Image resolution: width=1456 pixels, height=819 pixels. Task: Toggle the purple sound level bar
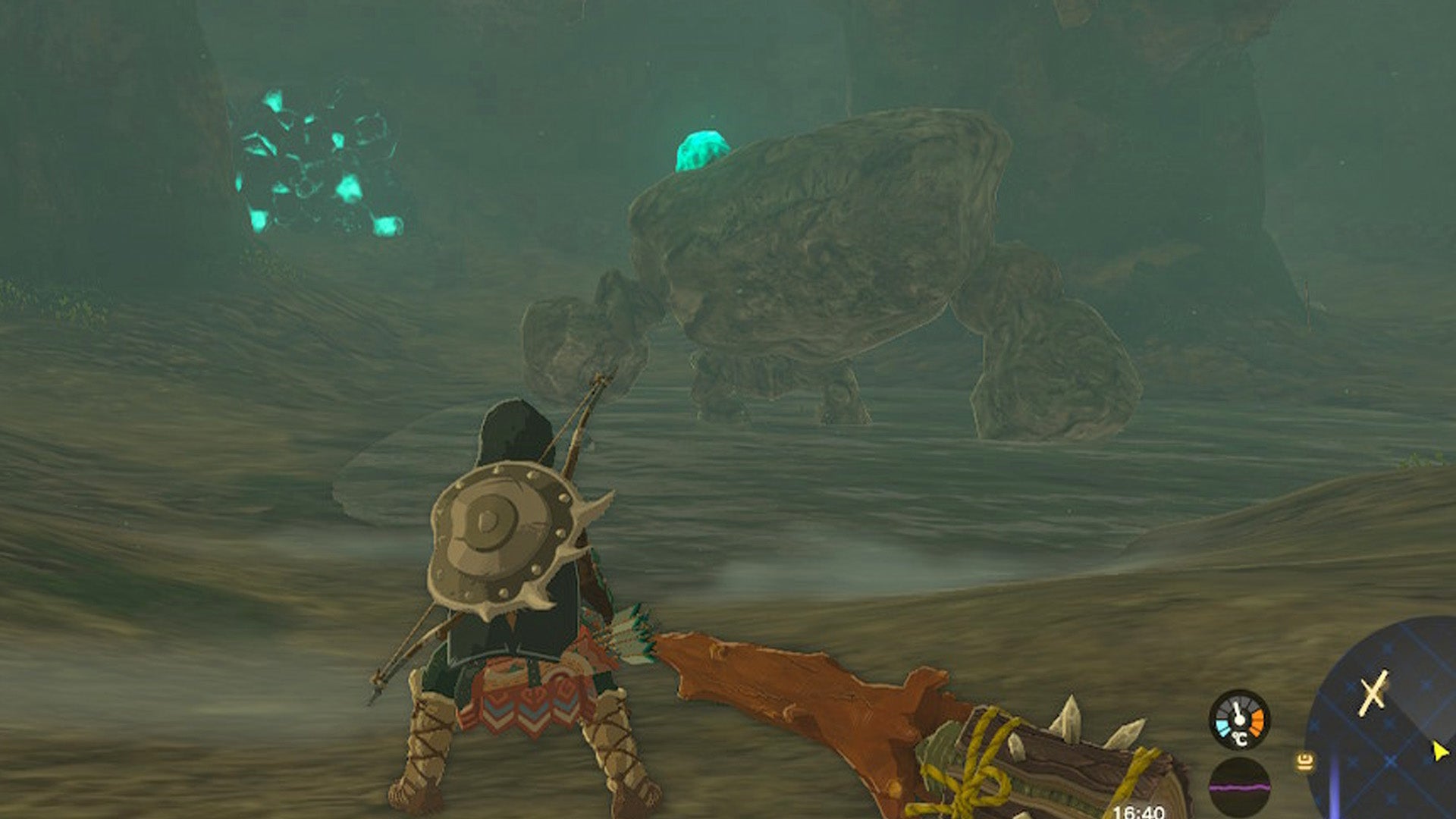1239,786
